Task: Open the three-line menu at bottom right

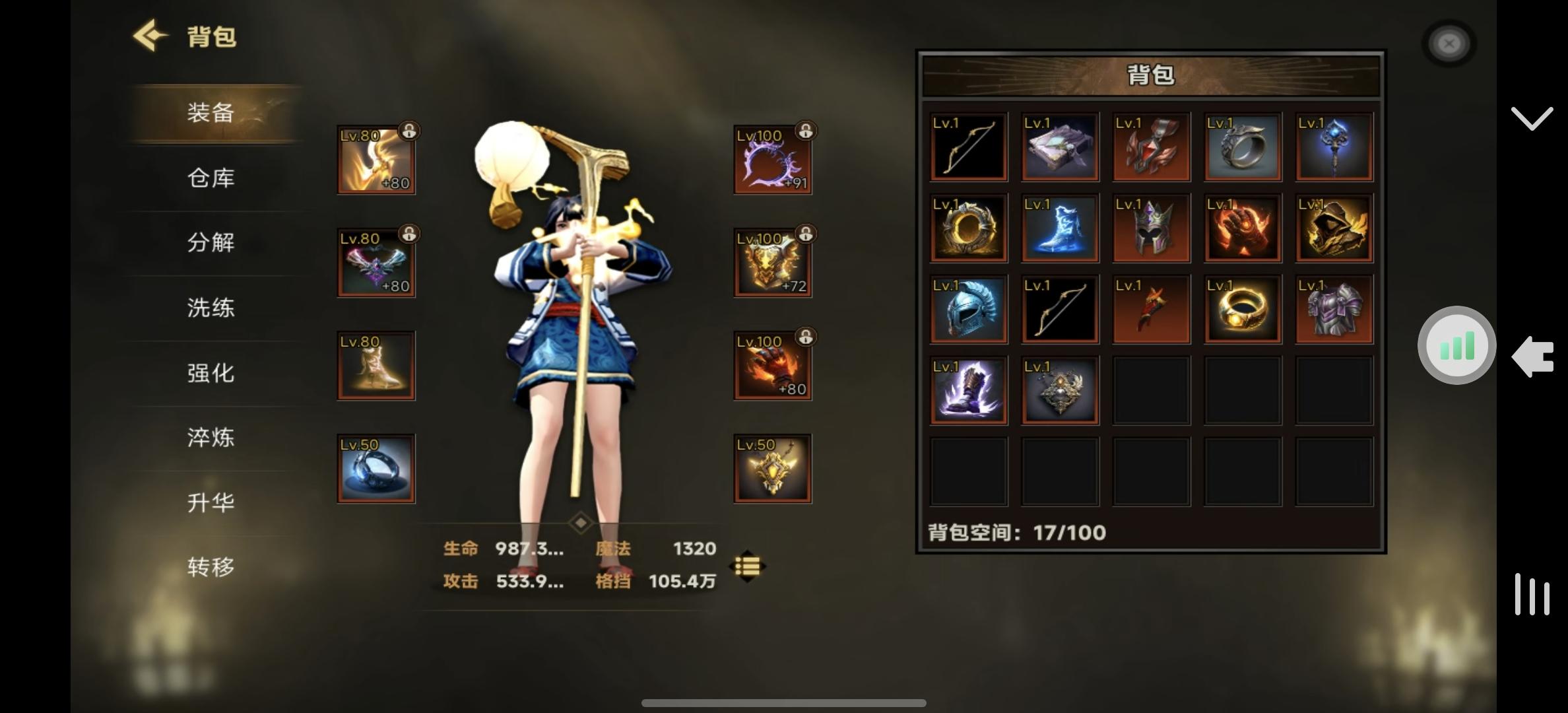Action: coord(1532,594)
